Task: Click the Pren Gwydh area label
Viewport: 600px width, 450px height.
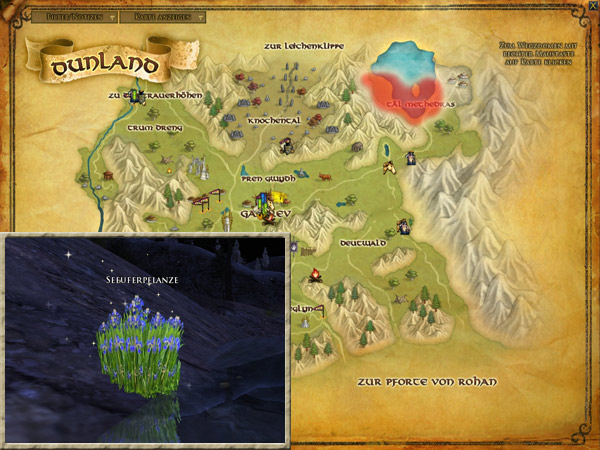Action: point(268,179)
